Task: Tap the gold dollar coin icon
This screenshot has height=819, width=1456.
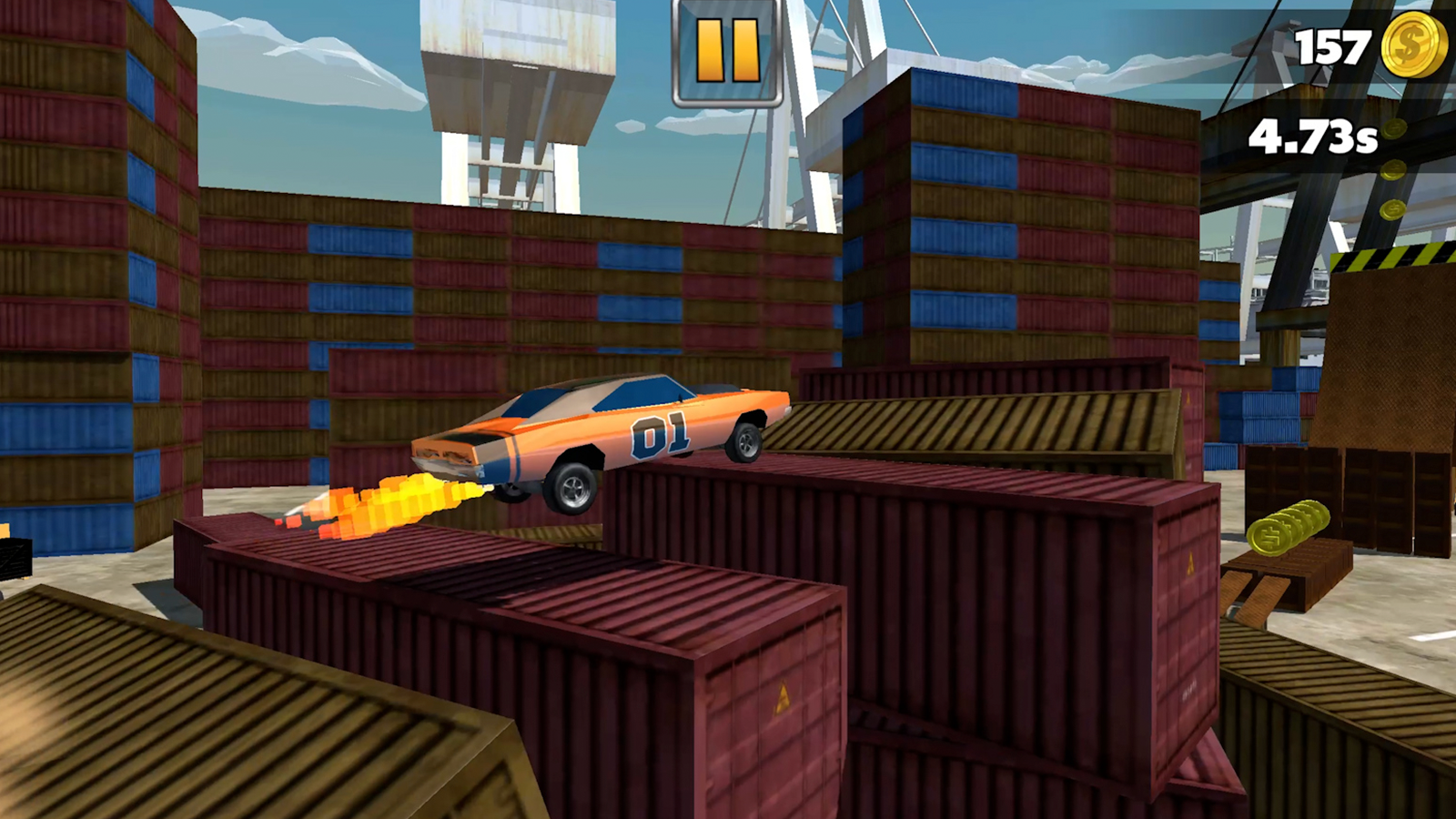Action: coord(1416,44)
